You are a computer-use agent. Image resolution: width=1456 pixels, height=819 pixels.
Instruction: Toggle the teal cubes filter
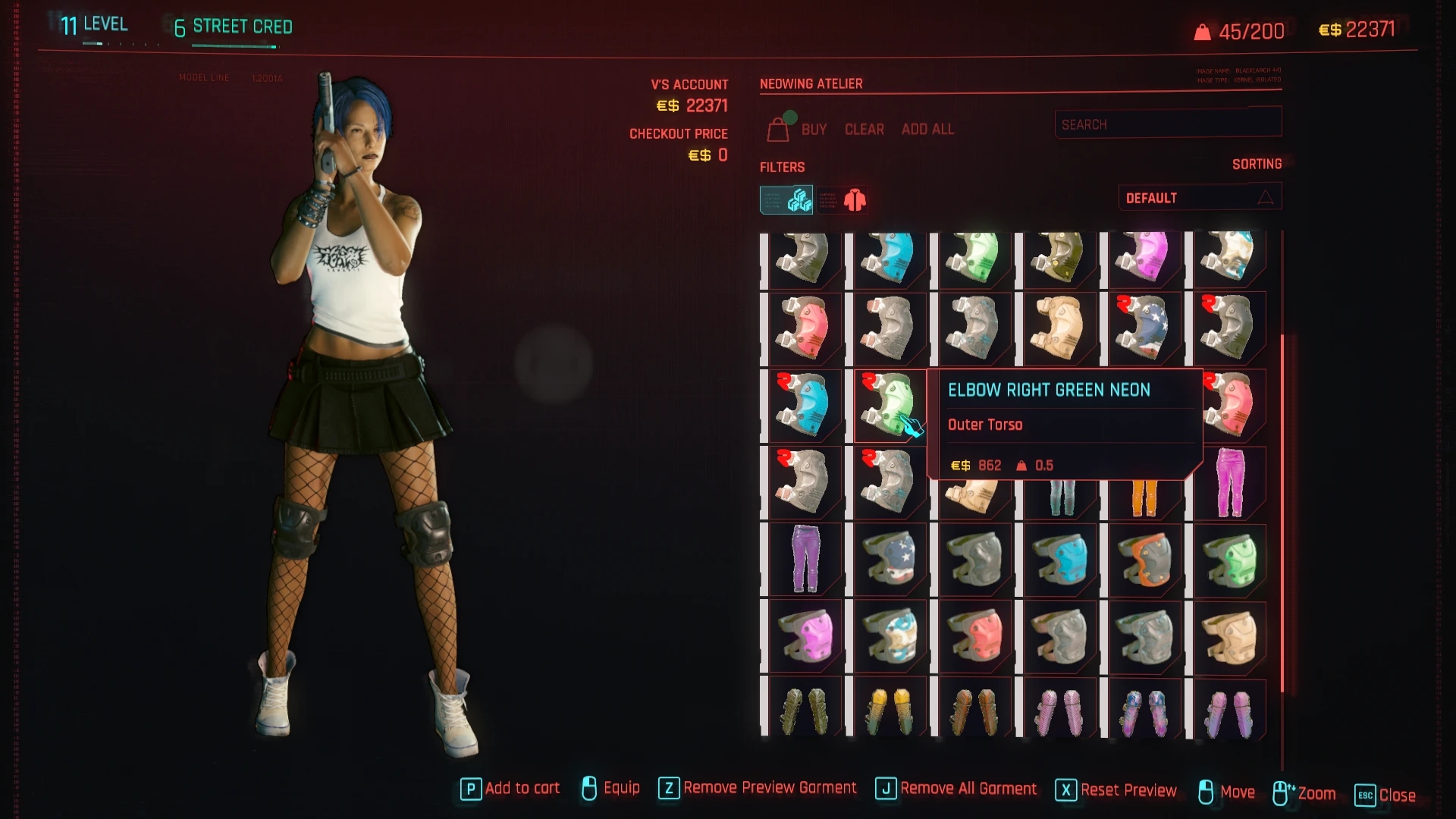[787, 199]
